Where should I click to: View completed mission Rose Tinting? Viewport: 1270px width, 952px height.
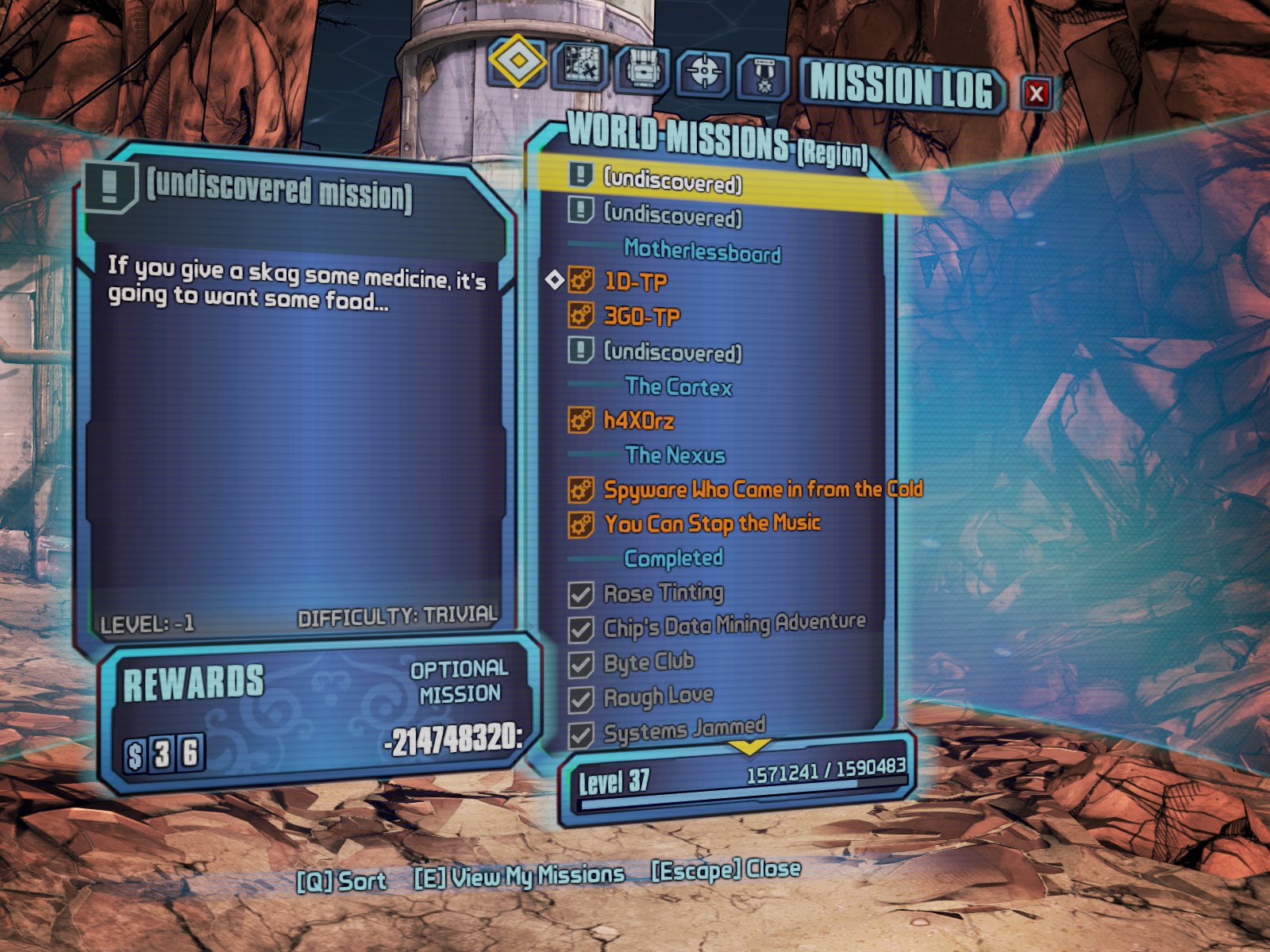663,593
